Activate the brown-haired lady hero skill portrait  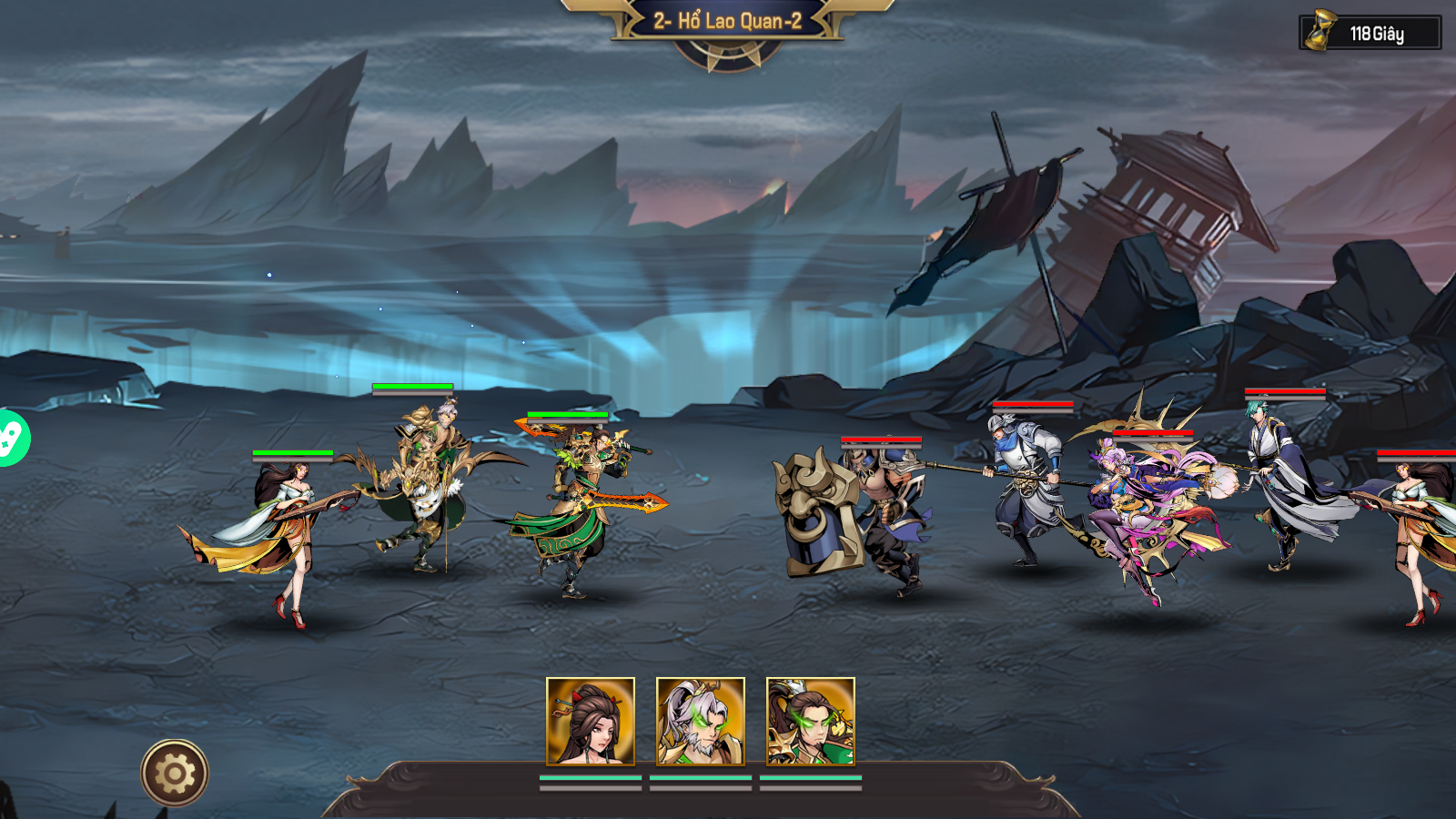point(591,721)
